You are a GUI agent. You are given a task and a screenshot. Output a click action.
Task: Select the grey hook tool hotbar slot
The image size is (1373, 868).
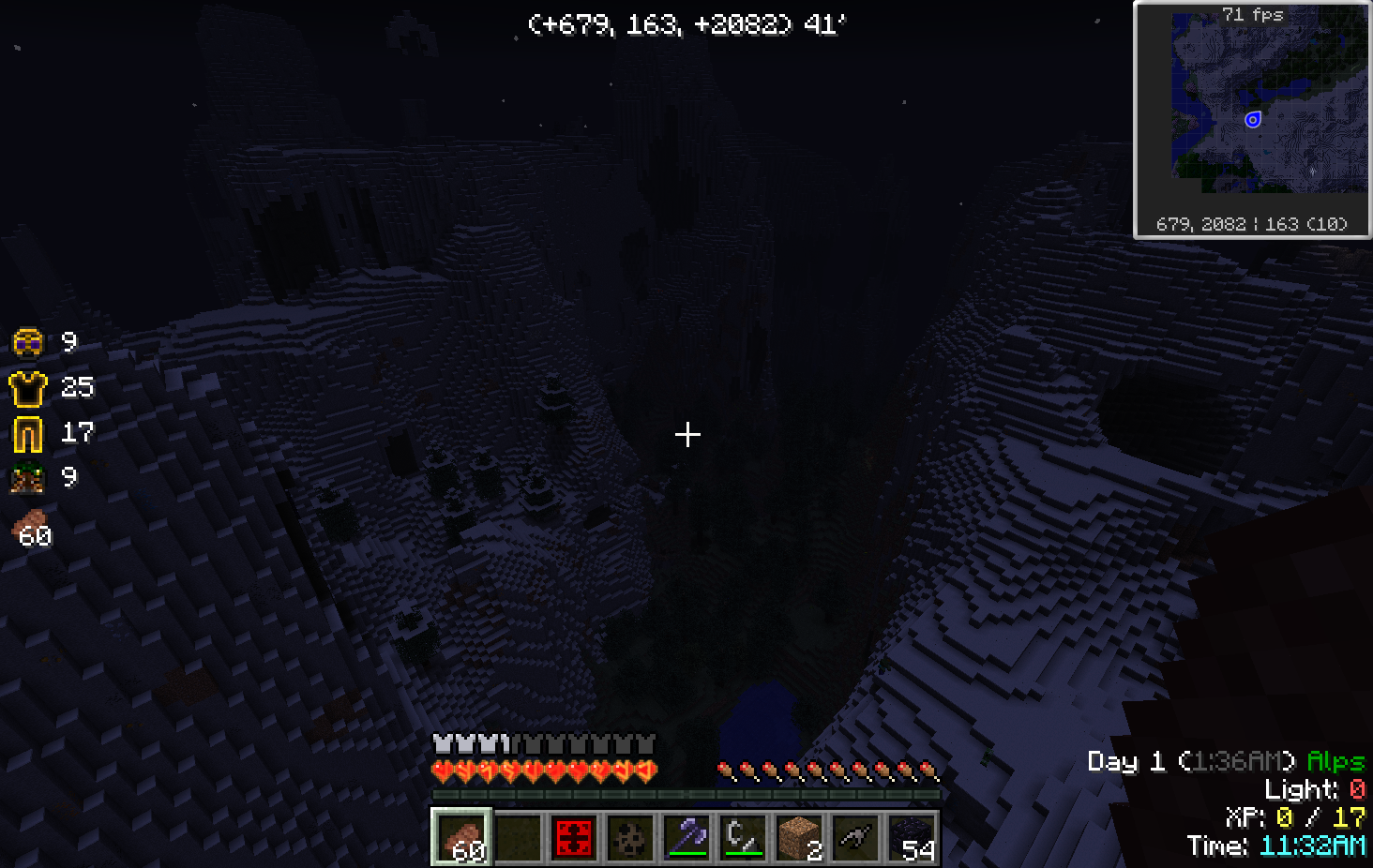tap(855, 836)
